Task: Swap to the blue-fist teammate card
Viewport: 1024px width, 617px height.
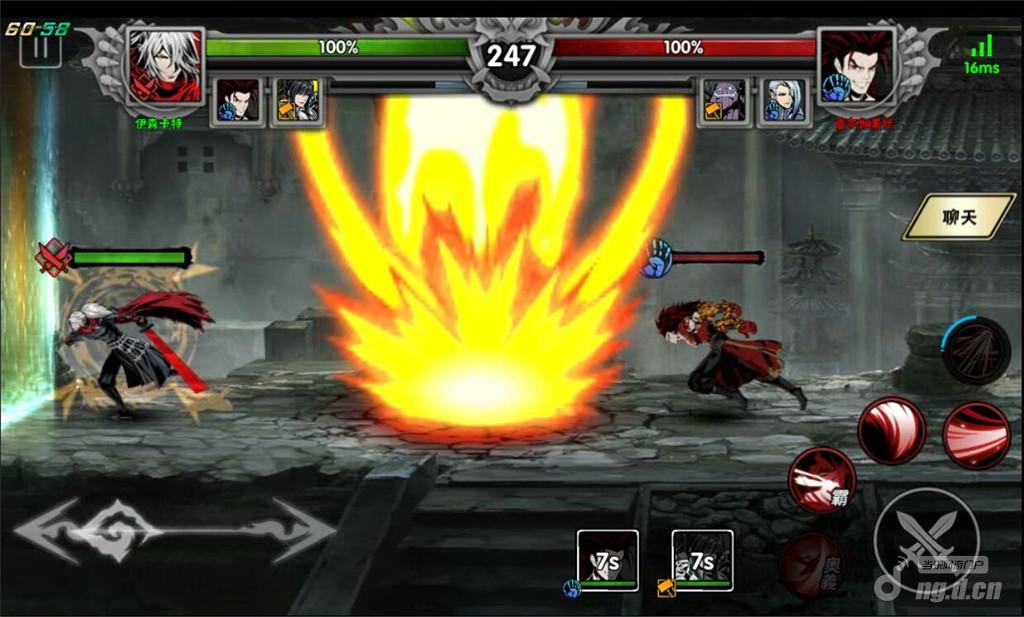Action: coord(607,560)
